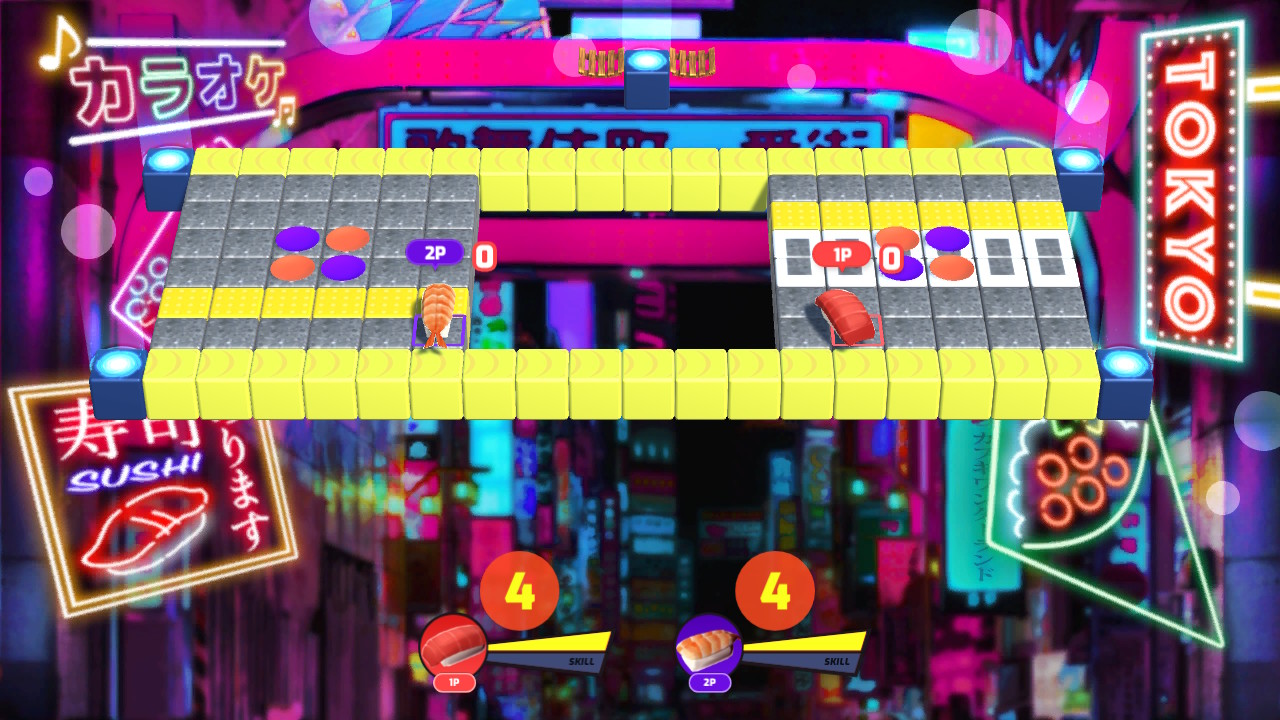Expand the 1P red name tag
1280x720 pixels.
tap(840, 255)
